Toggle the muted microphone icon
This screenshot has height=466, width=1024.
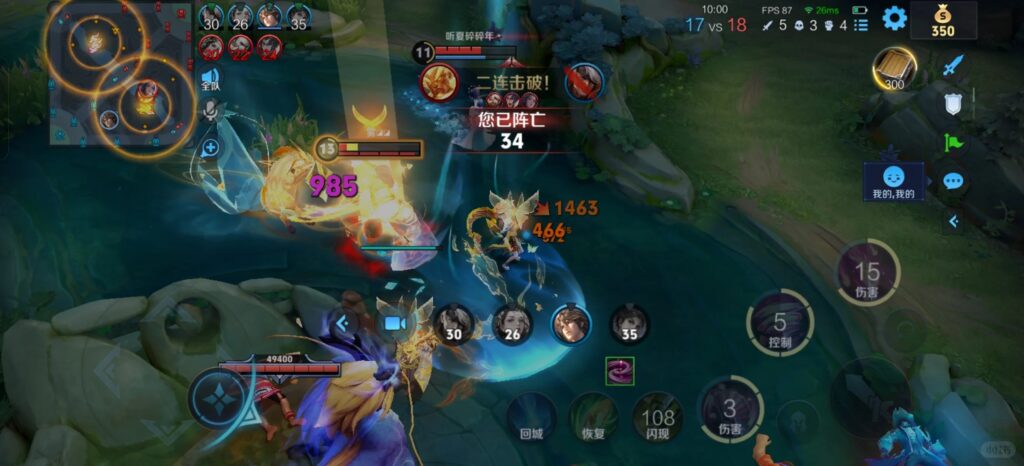(210, 111)
